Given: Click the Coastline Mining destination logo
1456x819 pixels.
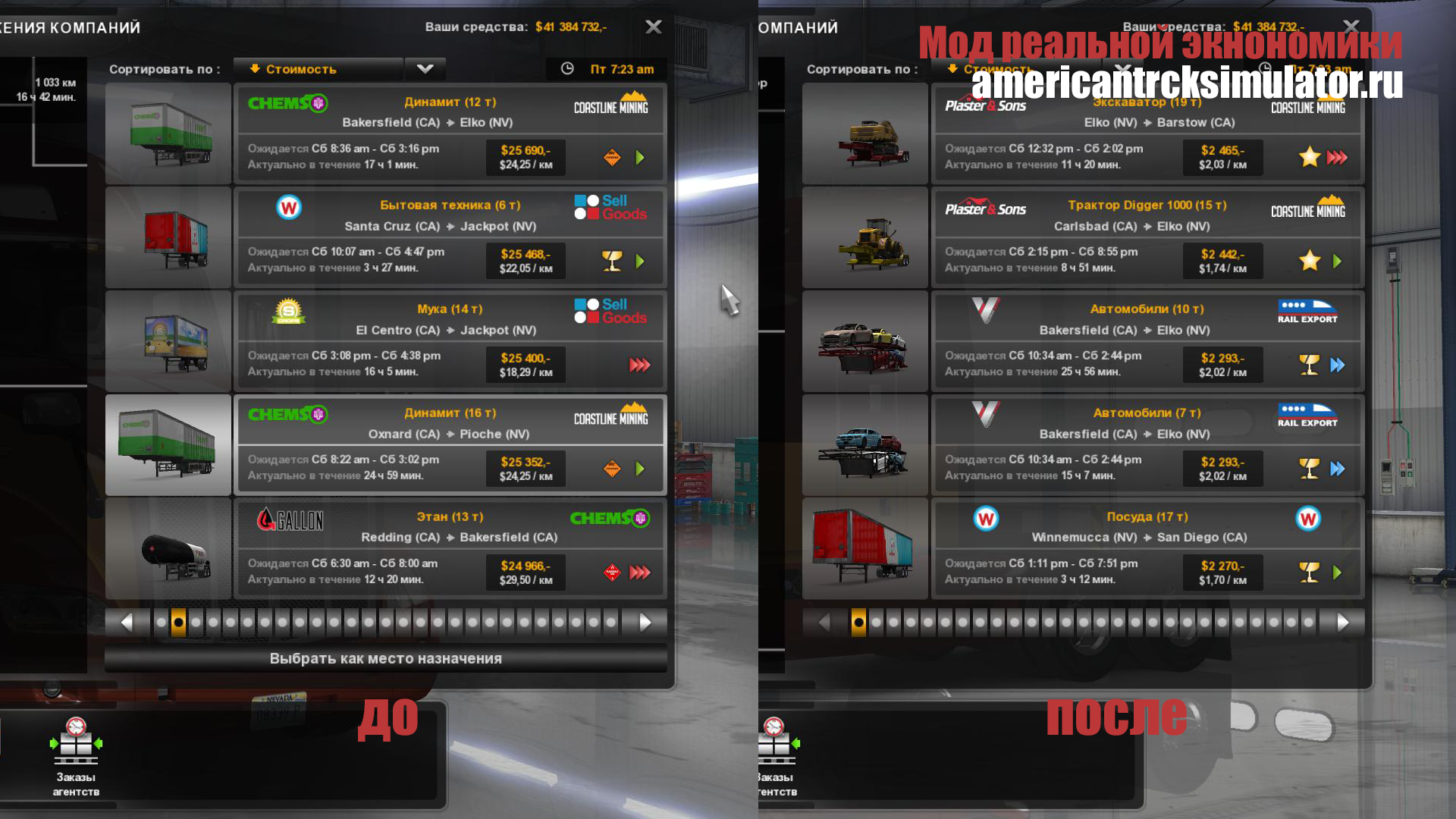Looking at the screenshot, I should pyautogui.click(x=611, y=105).
